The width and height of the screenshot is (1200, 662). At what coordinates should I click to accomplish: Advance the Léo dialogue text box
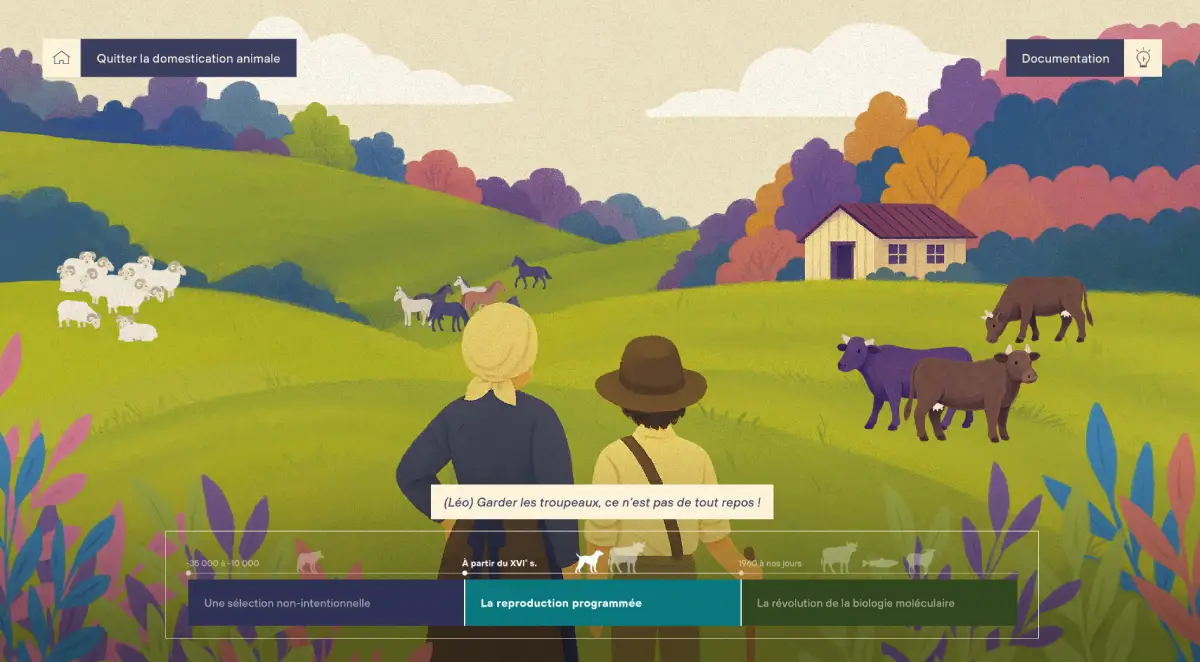(602, 501)
